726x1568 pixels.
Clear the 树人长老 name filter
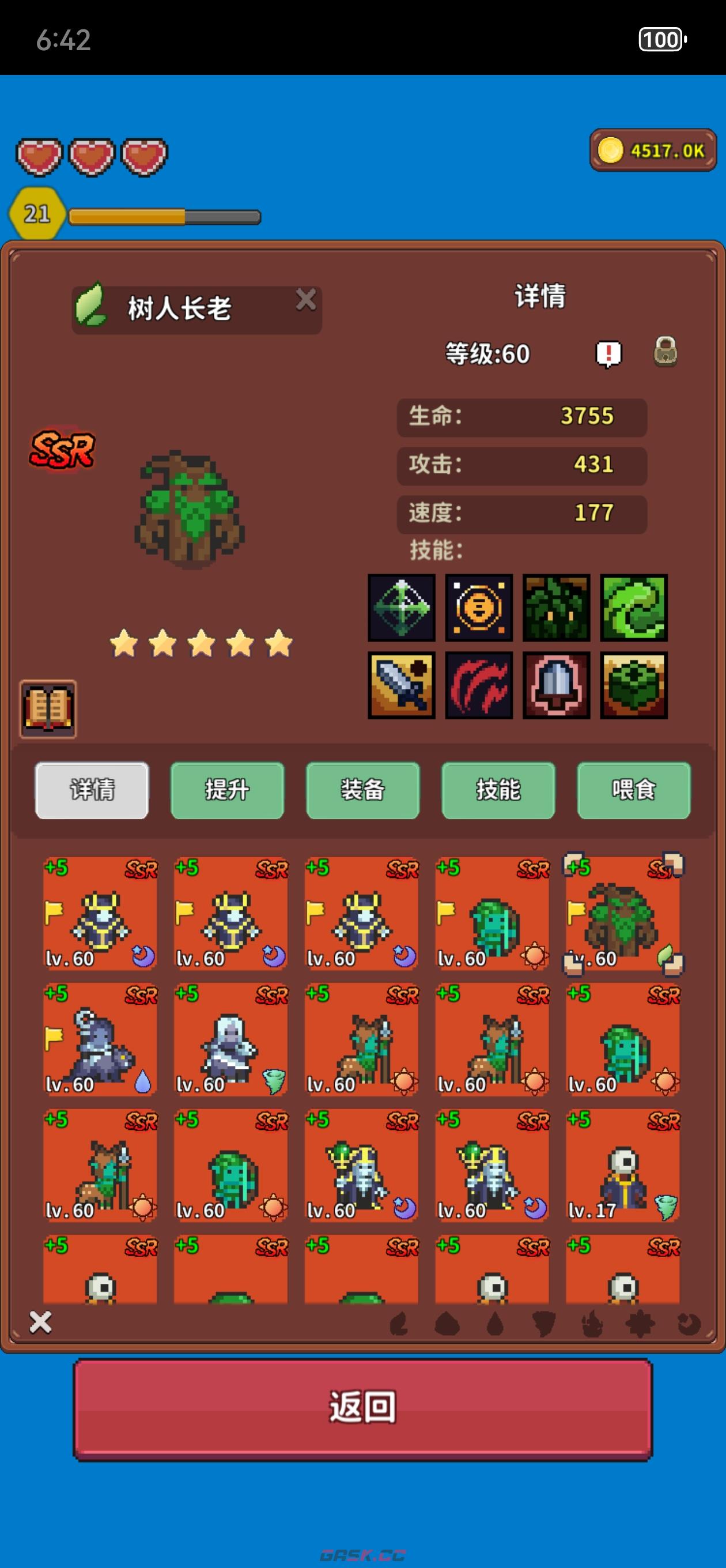click(305, 300)
